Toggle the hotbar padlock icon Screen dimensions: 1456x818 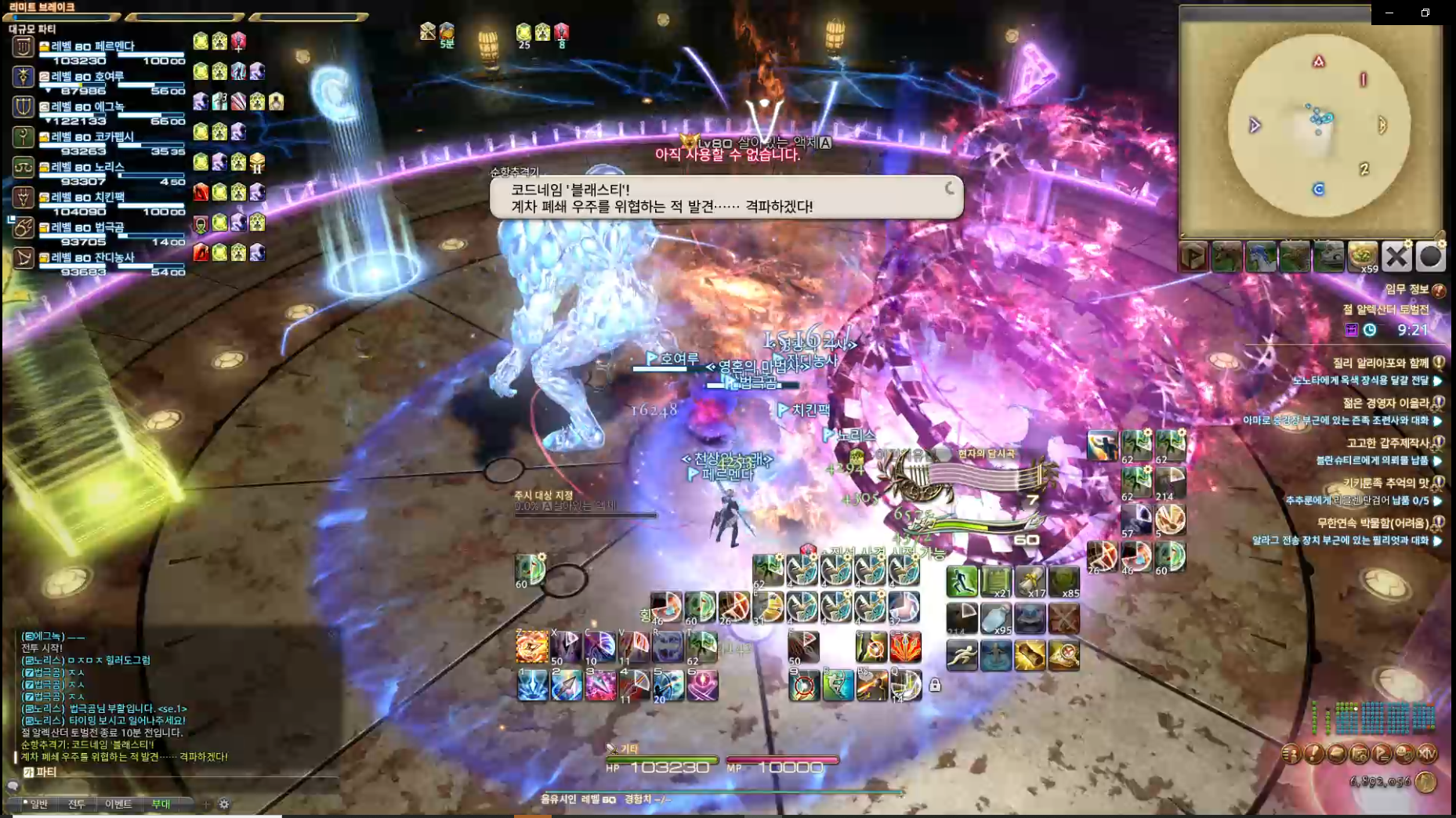click(x=935, y=686)
